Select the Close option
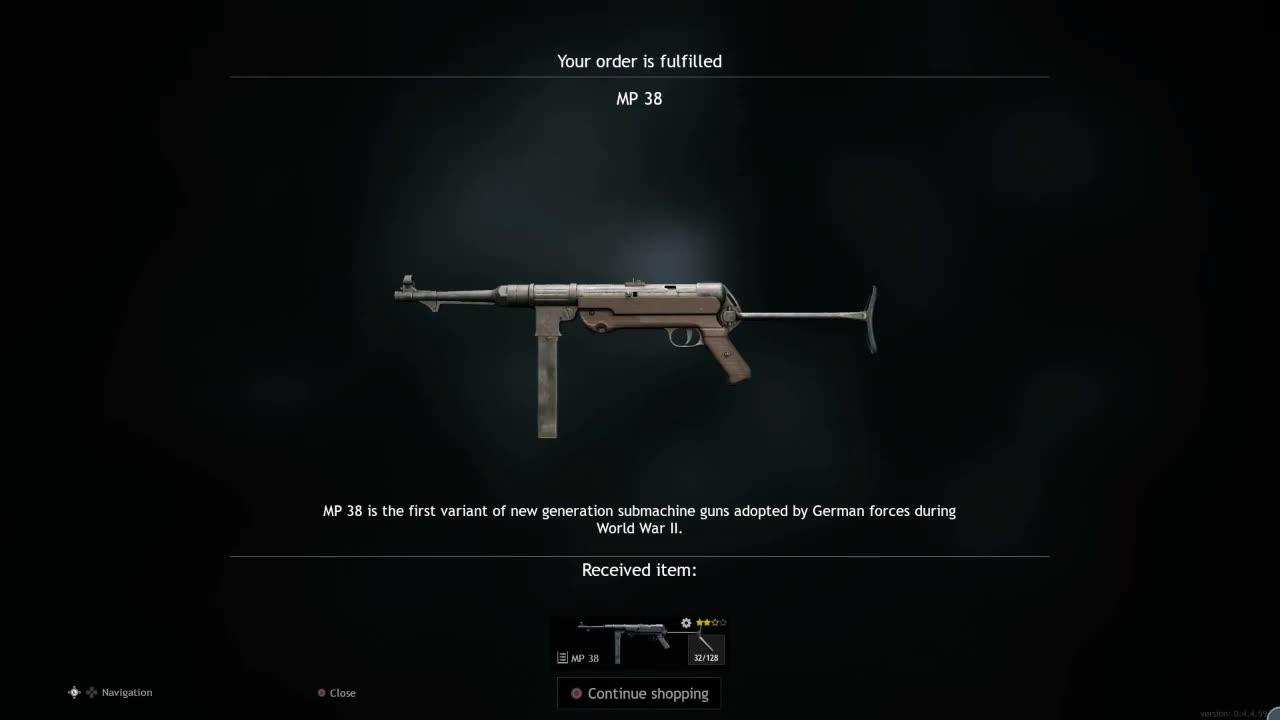1280x720 pixels. 342,692
